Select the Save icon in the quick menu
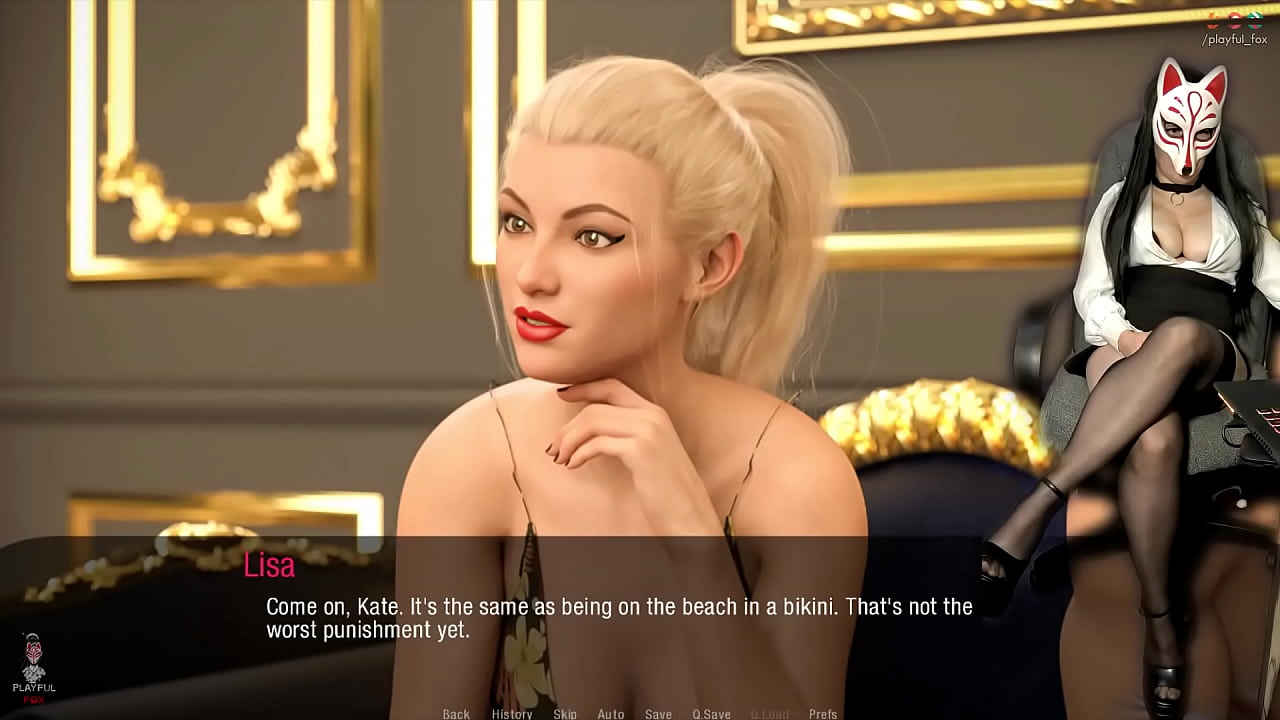The width and height of the screenshot is (1280, 720). (x=658, y=714)
